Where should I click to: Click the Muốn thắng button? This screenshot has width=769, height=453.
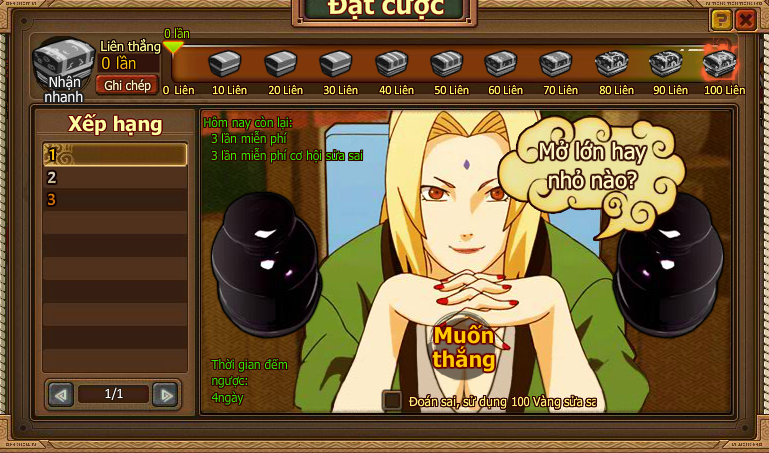pos(464,346)
